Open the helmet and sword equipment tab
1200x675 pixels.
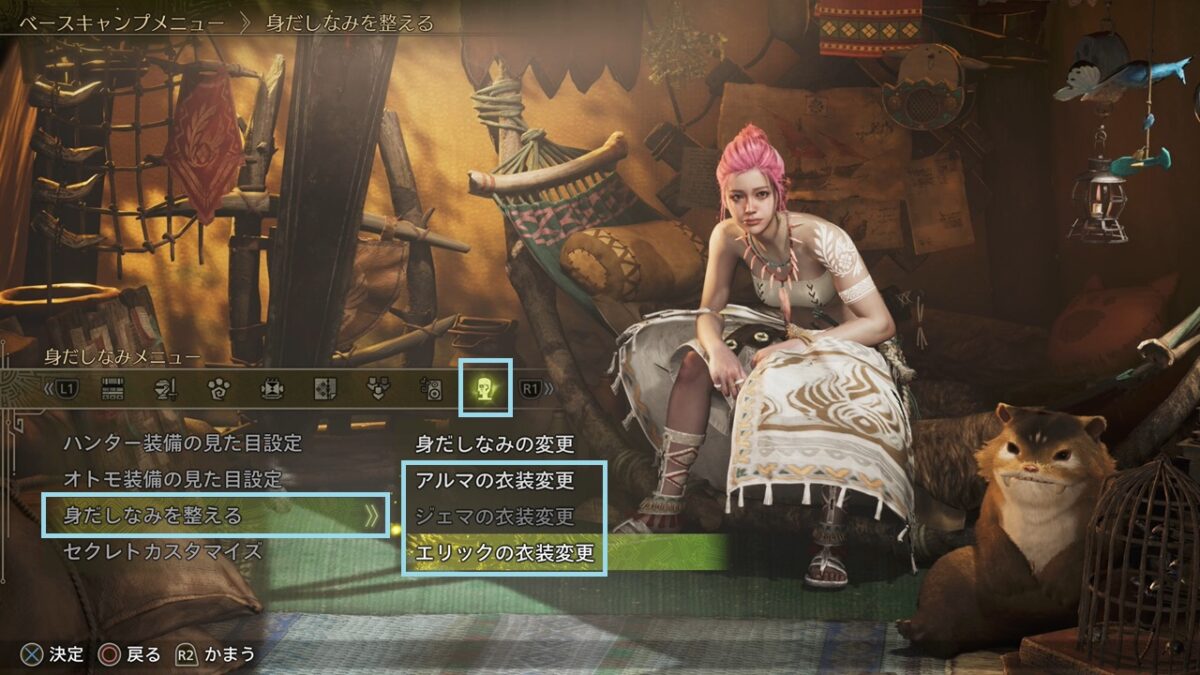tap(166, 388)
